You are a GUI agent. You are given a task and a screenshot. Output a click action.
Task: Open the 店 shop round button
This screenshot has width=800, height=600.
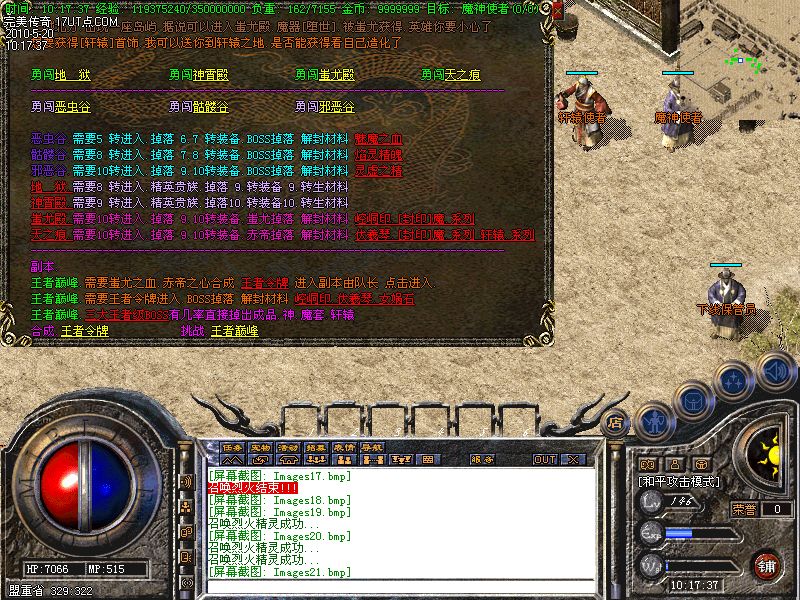tap(616, 423)
